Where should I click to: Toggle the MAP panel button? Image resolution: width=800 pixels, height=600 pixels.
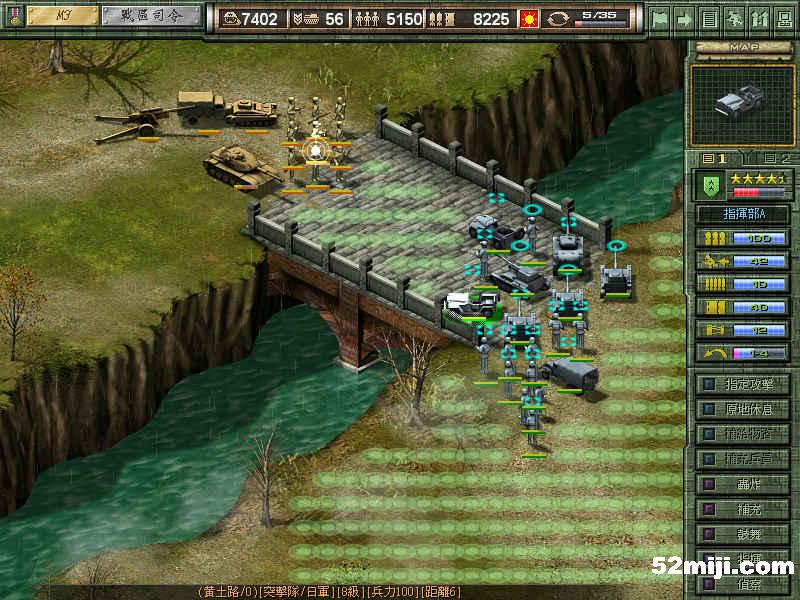pos(741,47)
